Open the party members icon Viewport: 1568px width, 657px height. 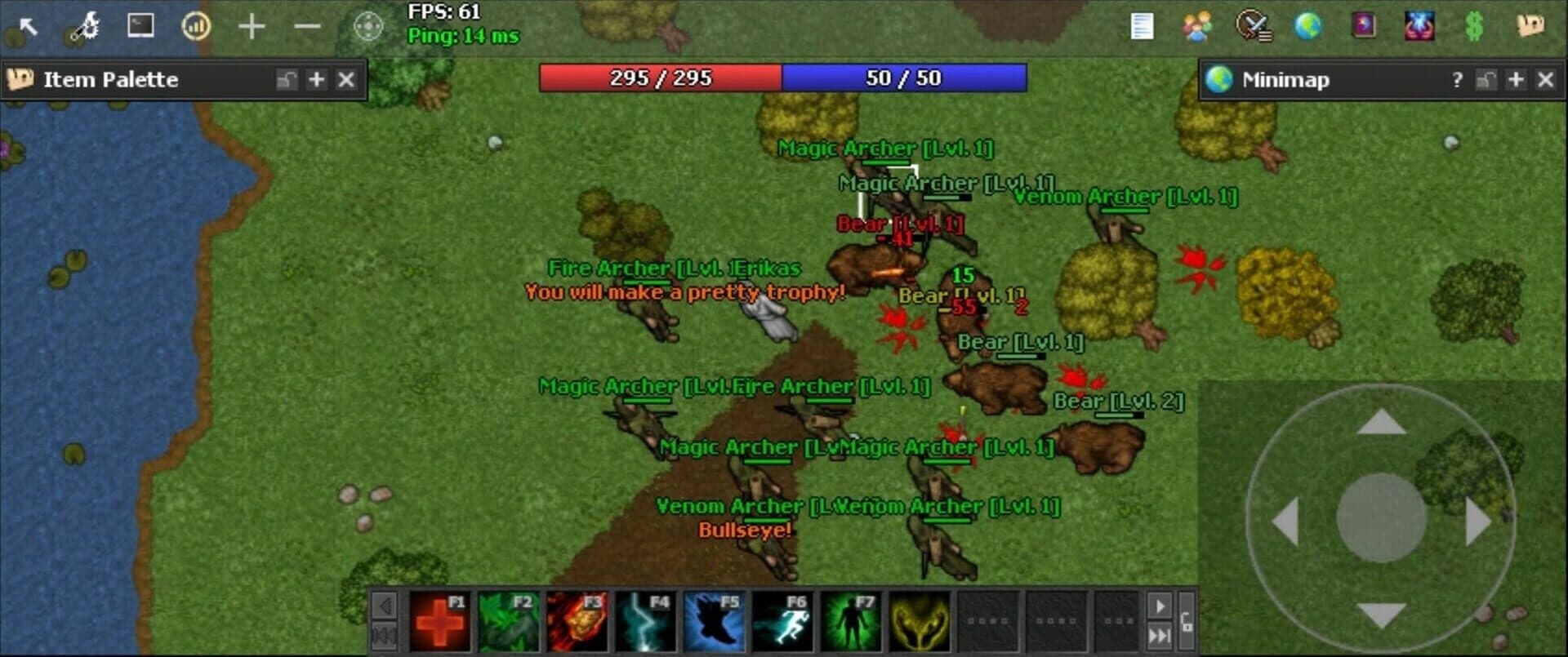[1197, 27]
